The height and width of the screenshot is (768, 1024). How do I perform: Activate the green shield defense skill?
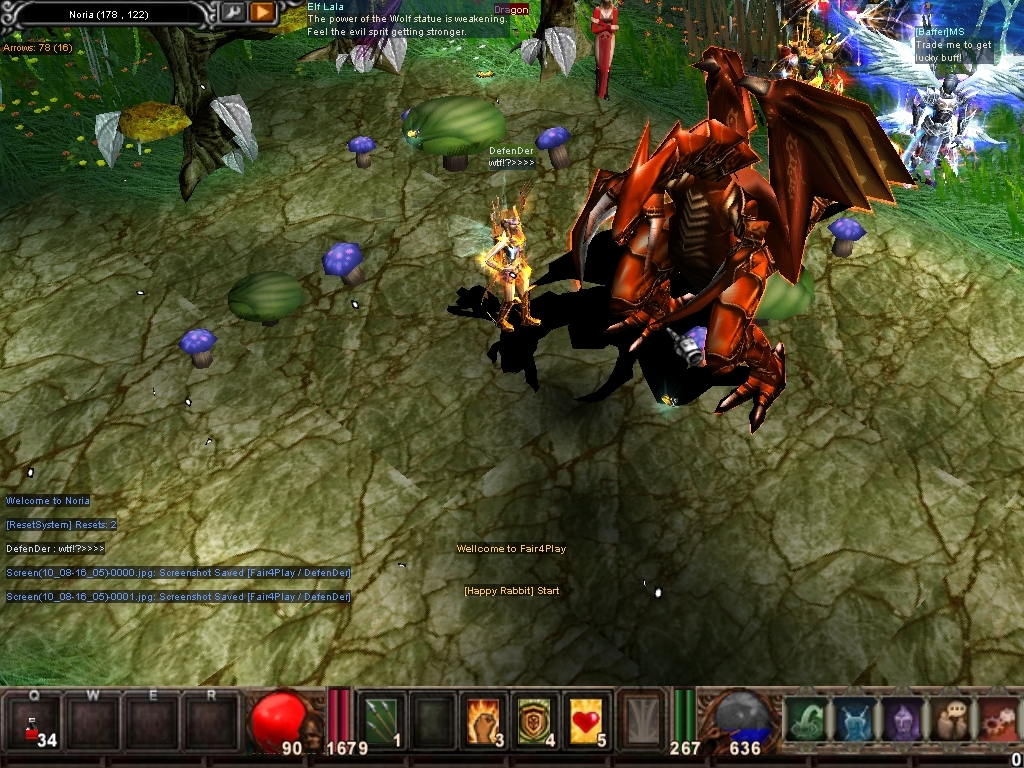tap(536, 720)
